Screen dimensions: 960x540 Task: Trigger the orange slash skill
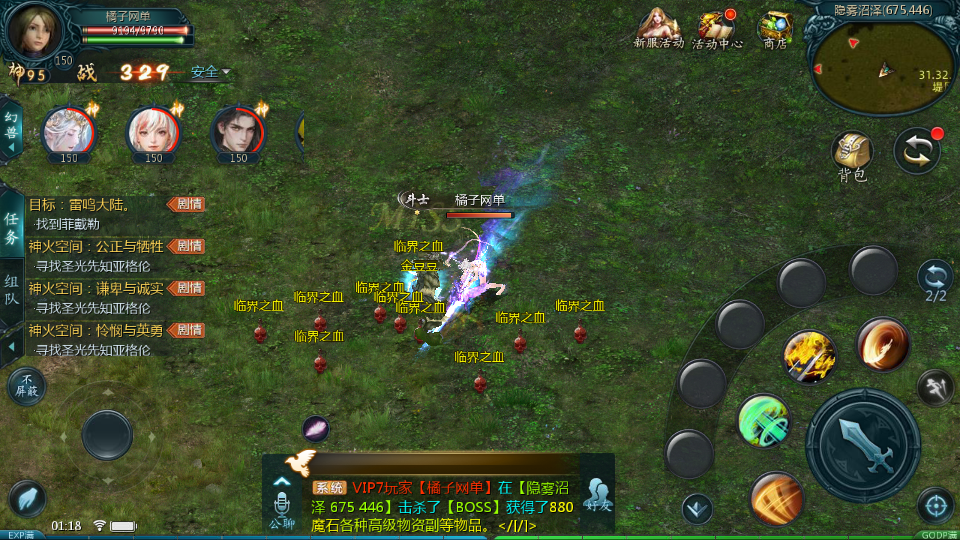point(777,498)
